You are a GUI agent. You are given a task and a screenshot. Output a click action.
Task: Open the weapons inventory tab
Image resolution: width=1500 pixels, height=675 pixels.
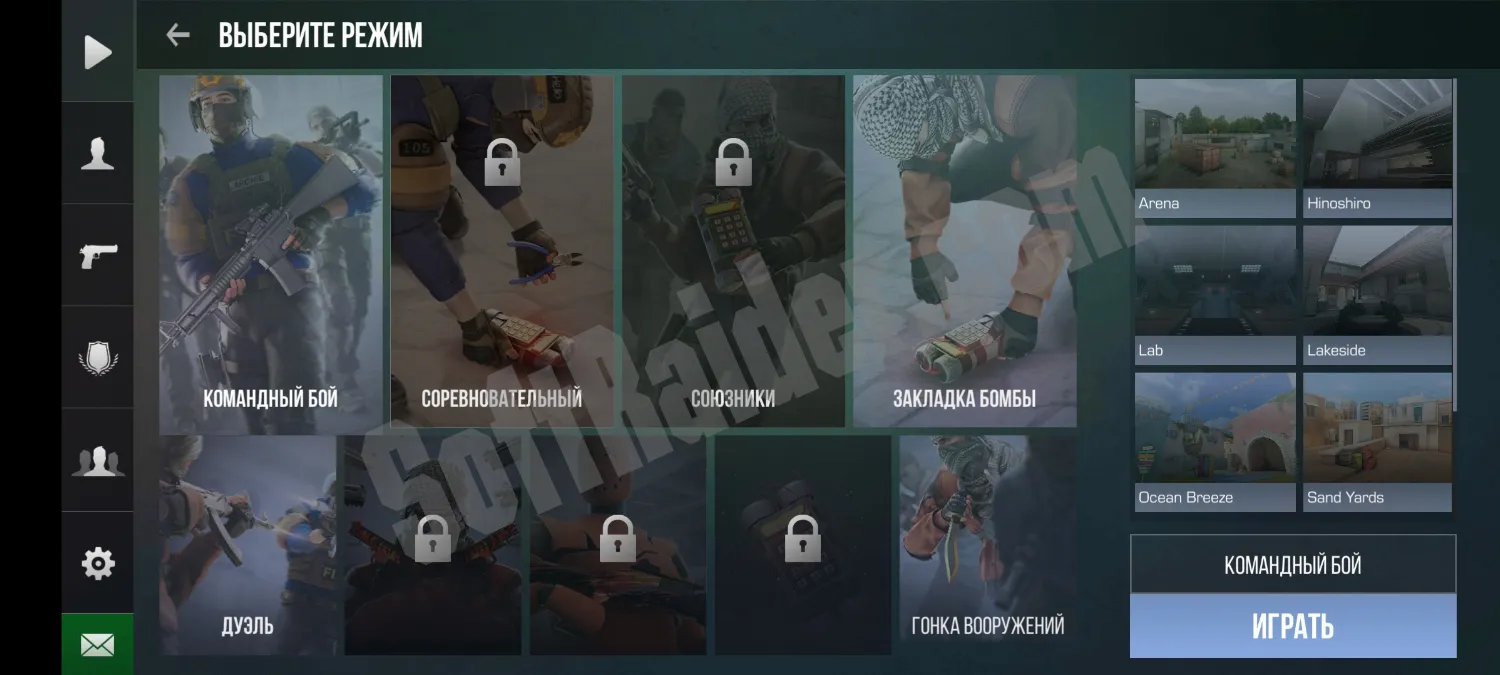(97, 256)
